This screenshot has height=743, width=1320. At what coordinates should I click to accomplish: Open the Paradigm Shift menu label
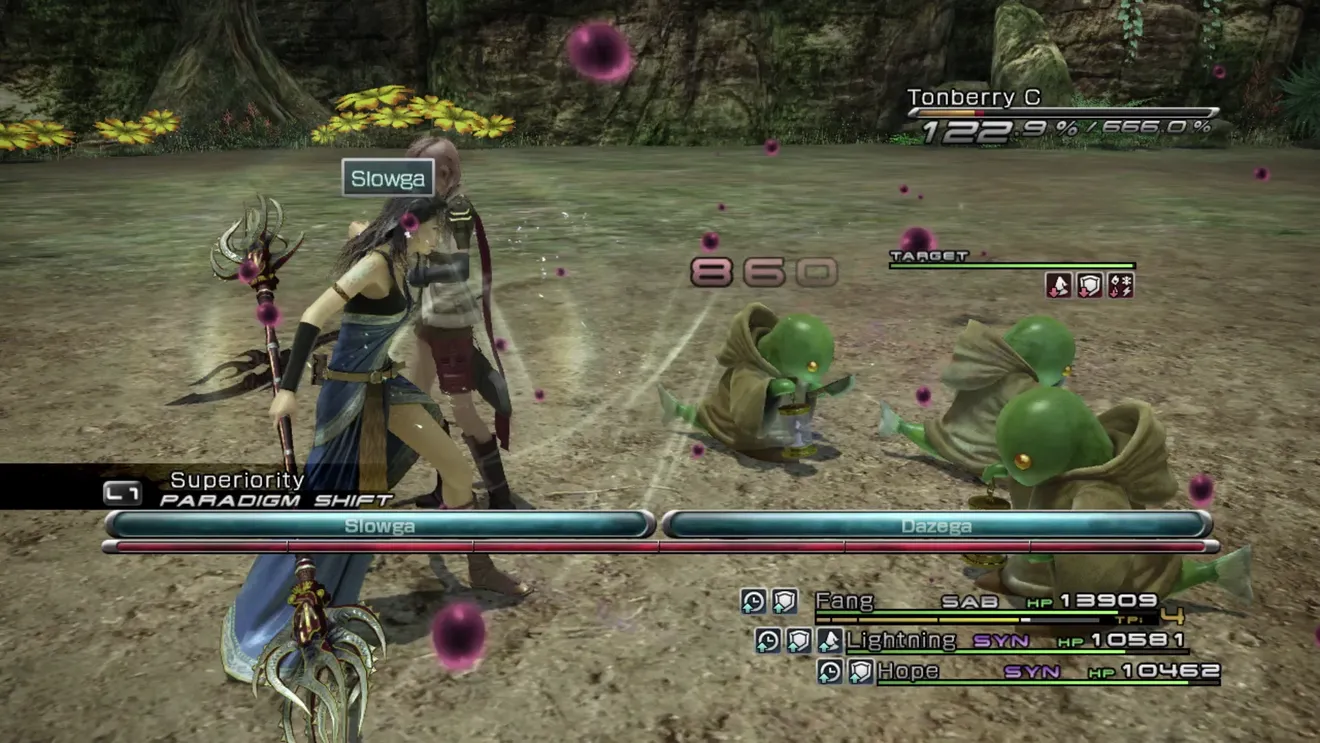coord(275,499)
